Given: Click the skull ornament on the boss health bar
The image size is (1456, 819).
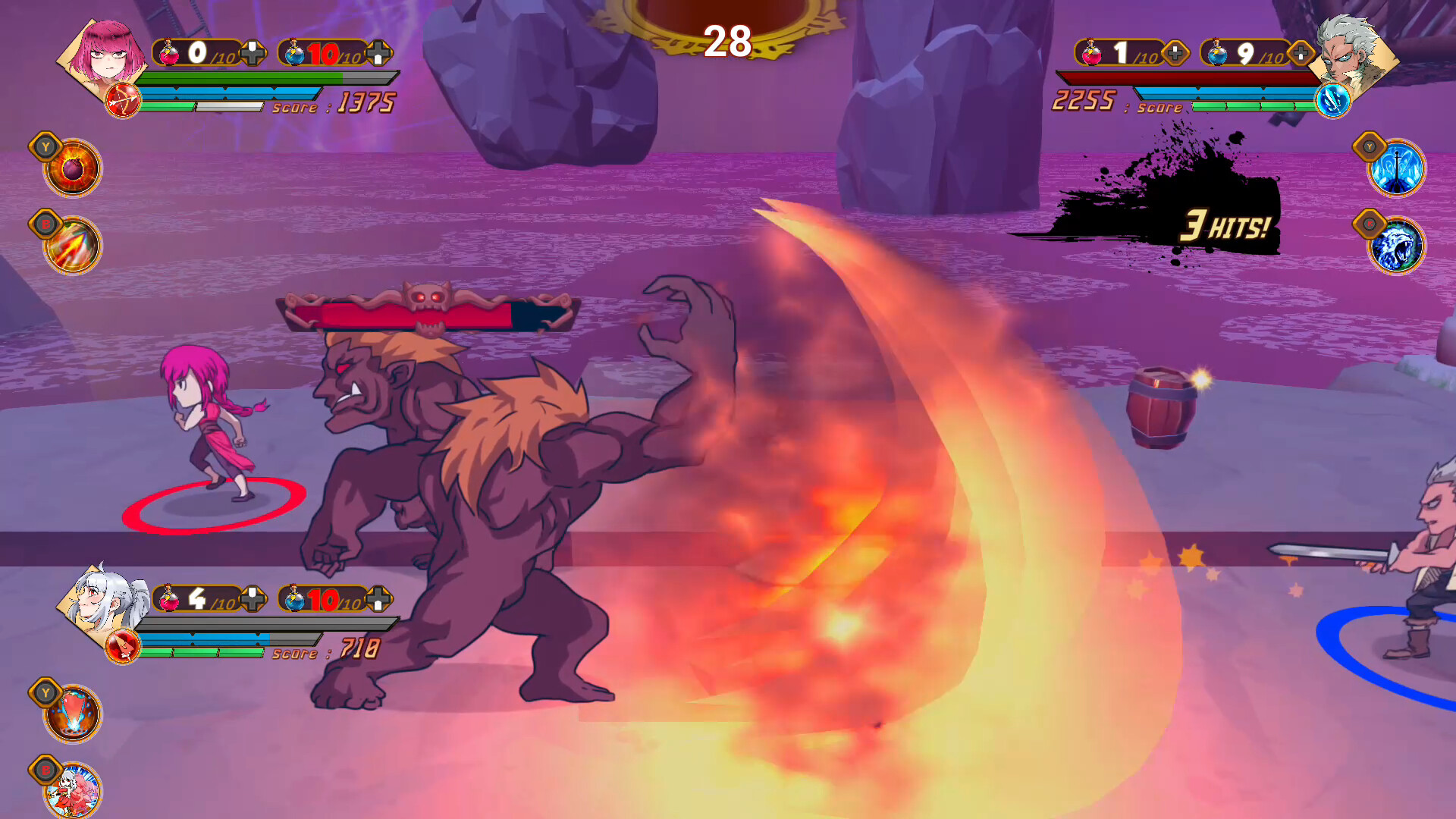Looking at the screenshot, I should 429,296.
